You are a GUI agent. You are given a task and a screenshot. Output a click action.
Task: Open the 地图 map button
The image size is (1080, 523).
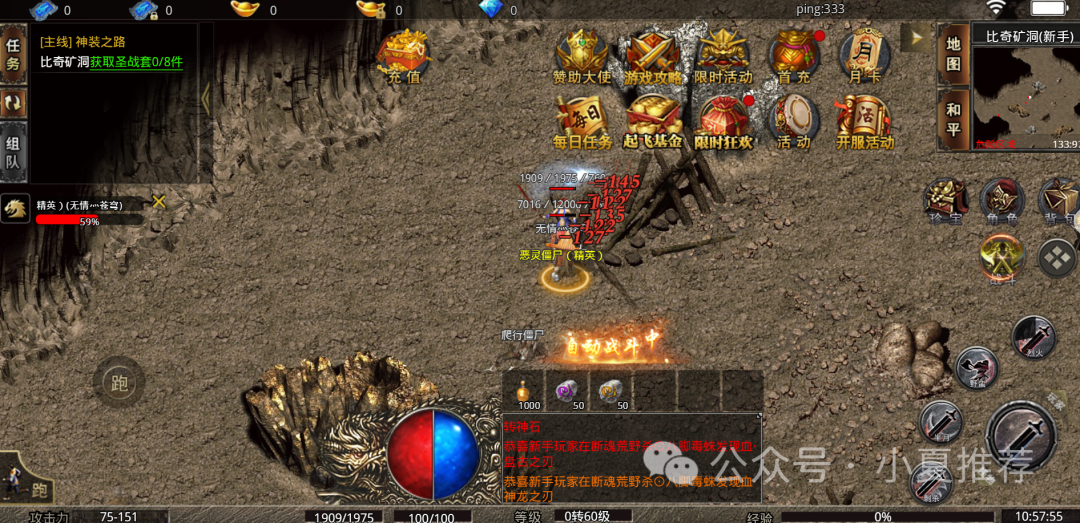pyautogui.click(x=953, y=53)
